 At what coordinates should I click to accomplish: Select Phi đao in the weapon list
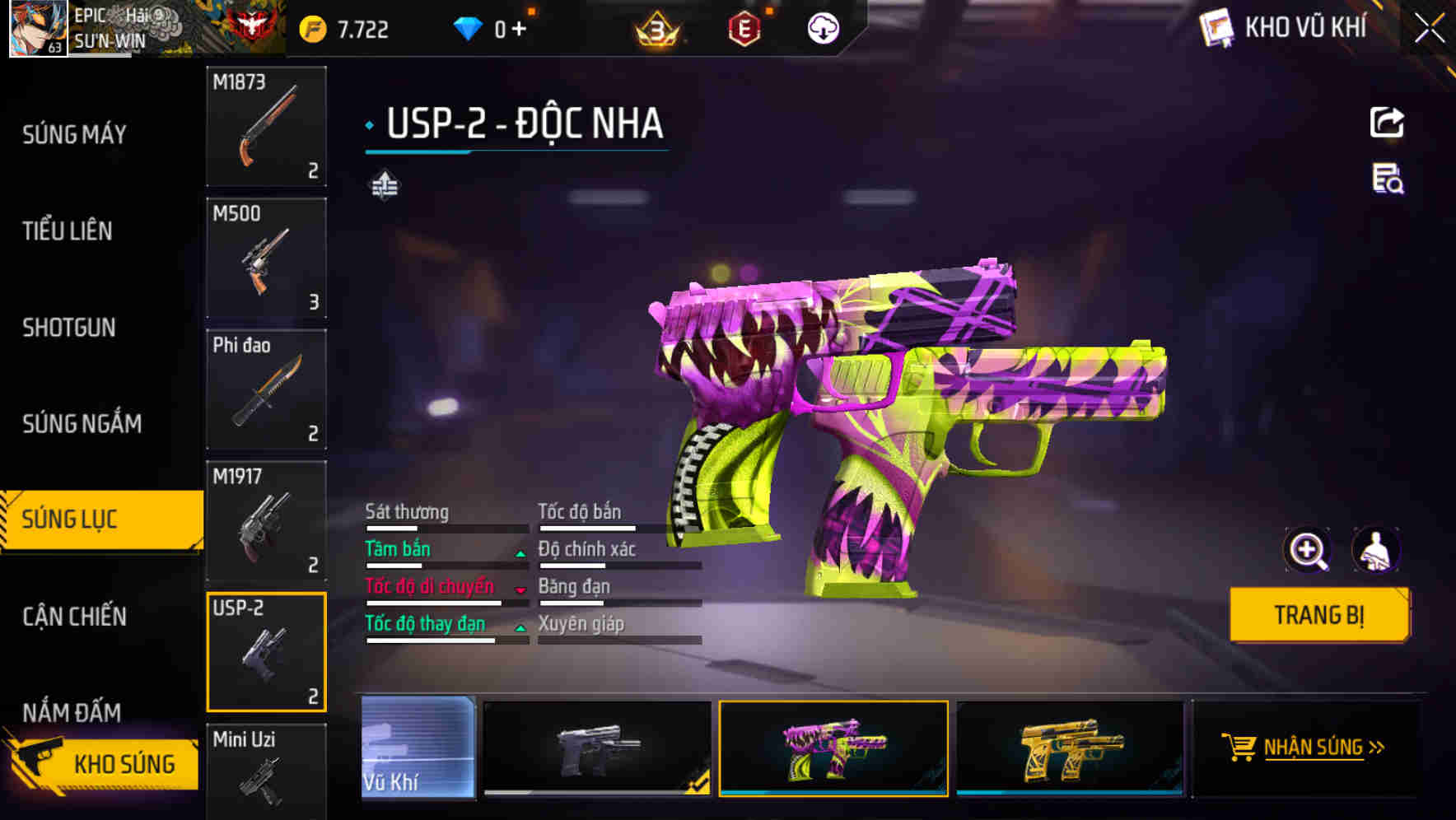click(265, 389)
